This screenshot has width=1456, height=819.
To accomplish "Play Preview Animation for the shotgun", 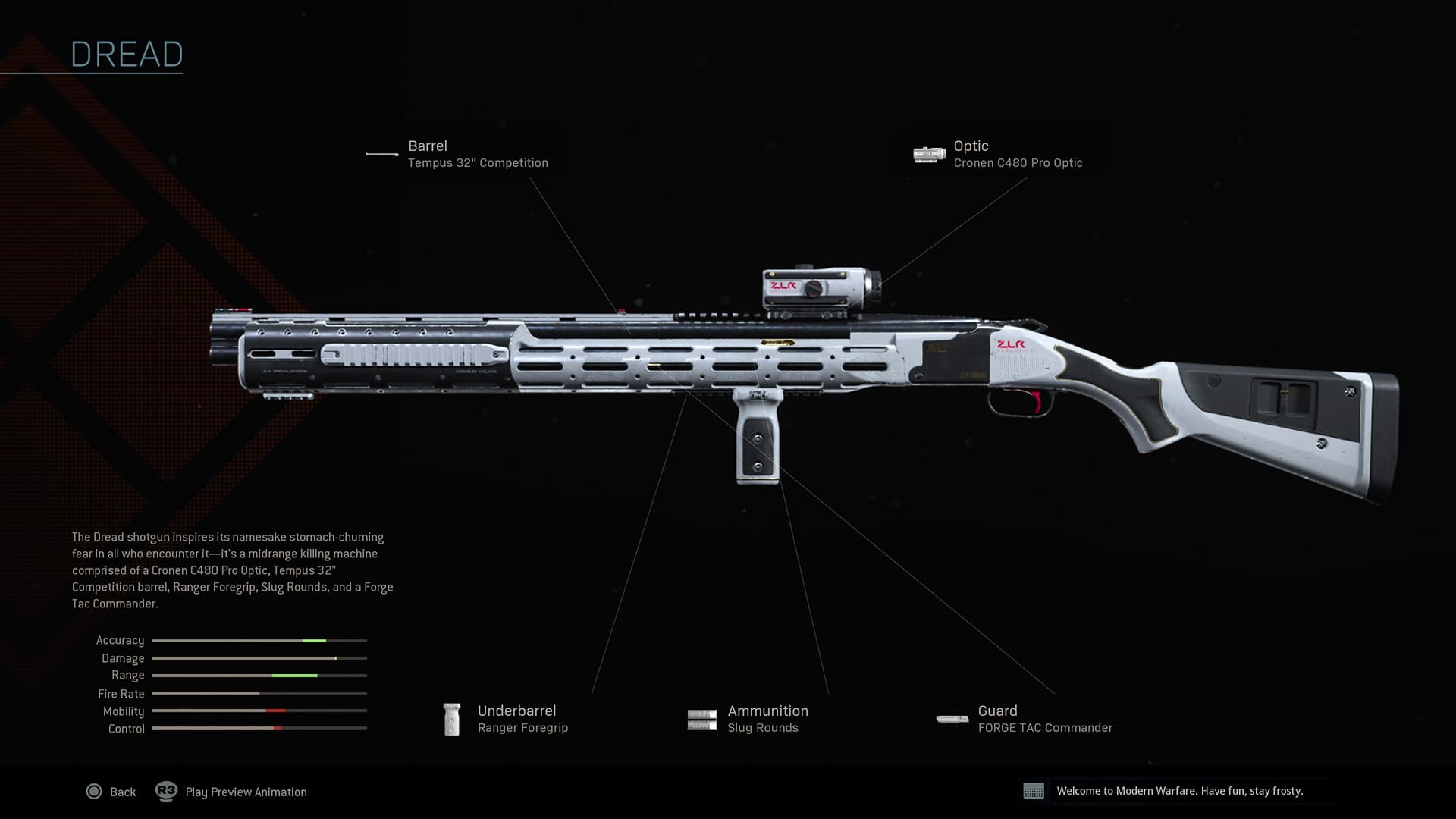I will point(231,792).
